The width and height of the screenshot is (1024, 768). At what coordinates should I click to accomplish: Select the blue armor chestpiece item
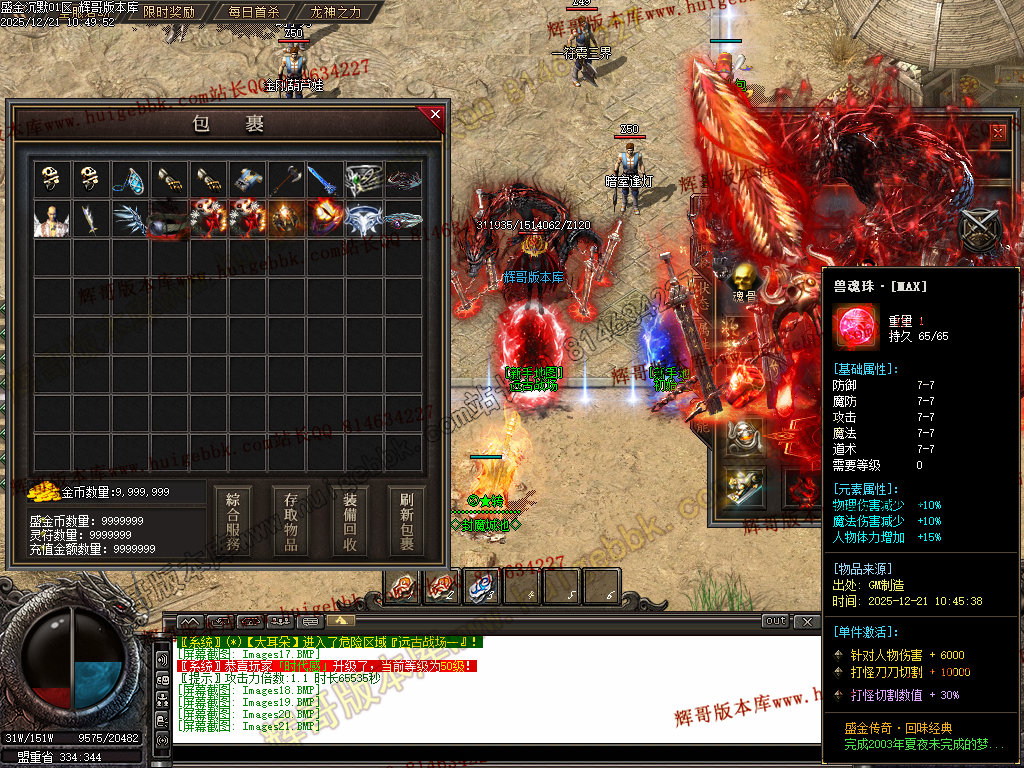pos(246,179)
